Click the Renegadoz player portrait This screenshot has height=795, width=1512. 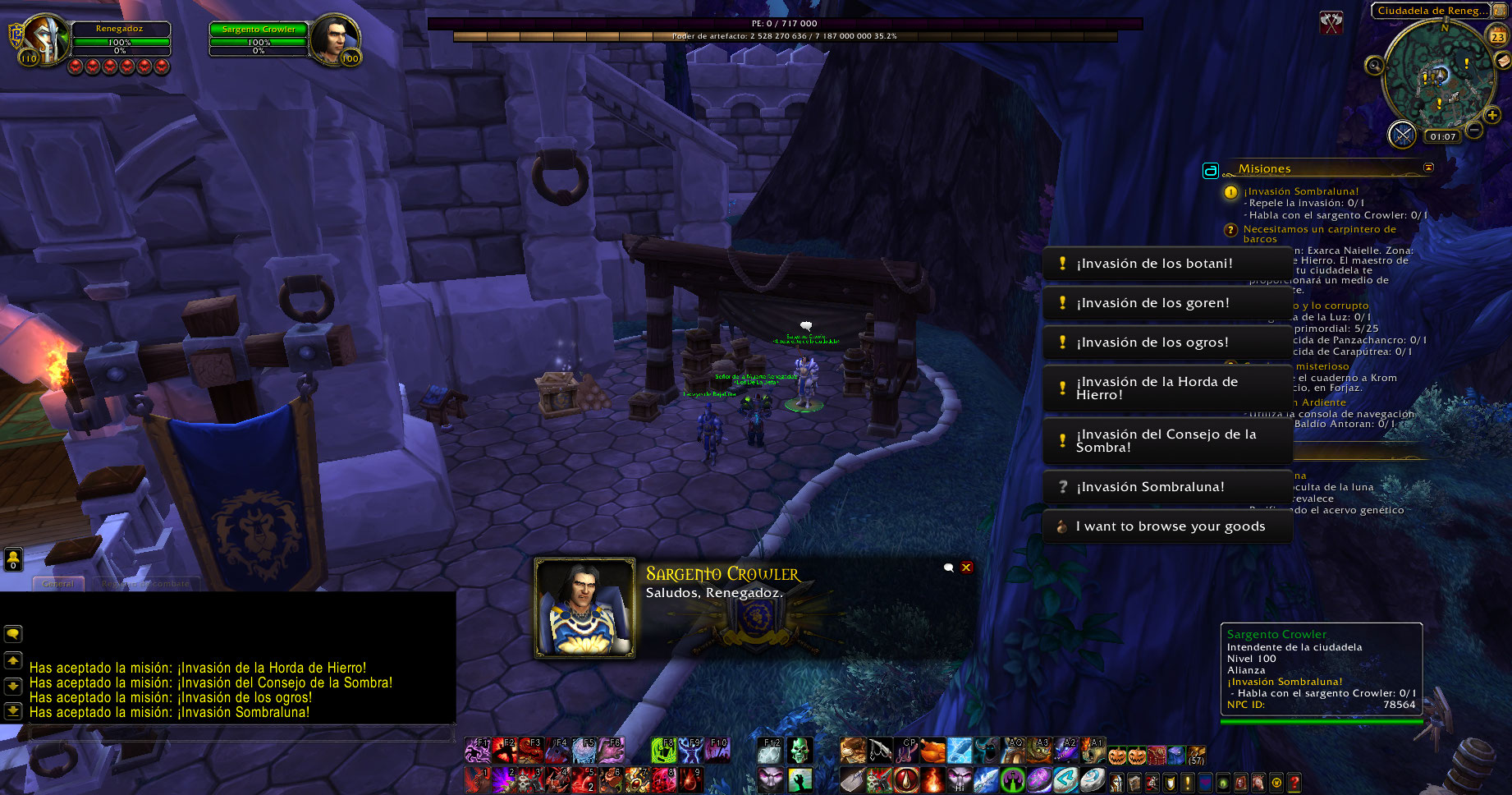click(x=45, y=39)
